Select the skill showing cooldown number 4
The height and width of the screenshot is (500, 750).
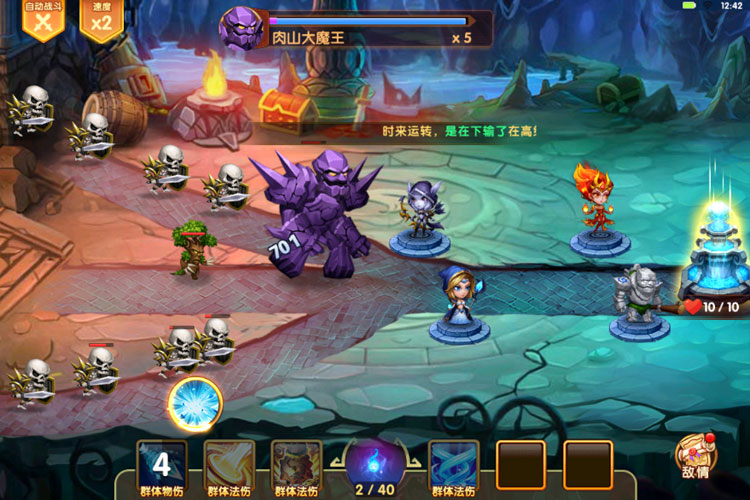click(x=162, y=465)
